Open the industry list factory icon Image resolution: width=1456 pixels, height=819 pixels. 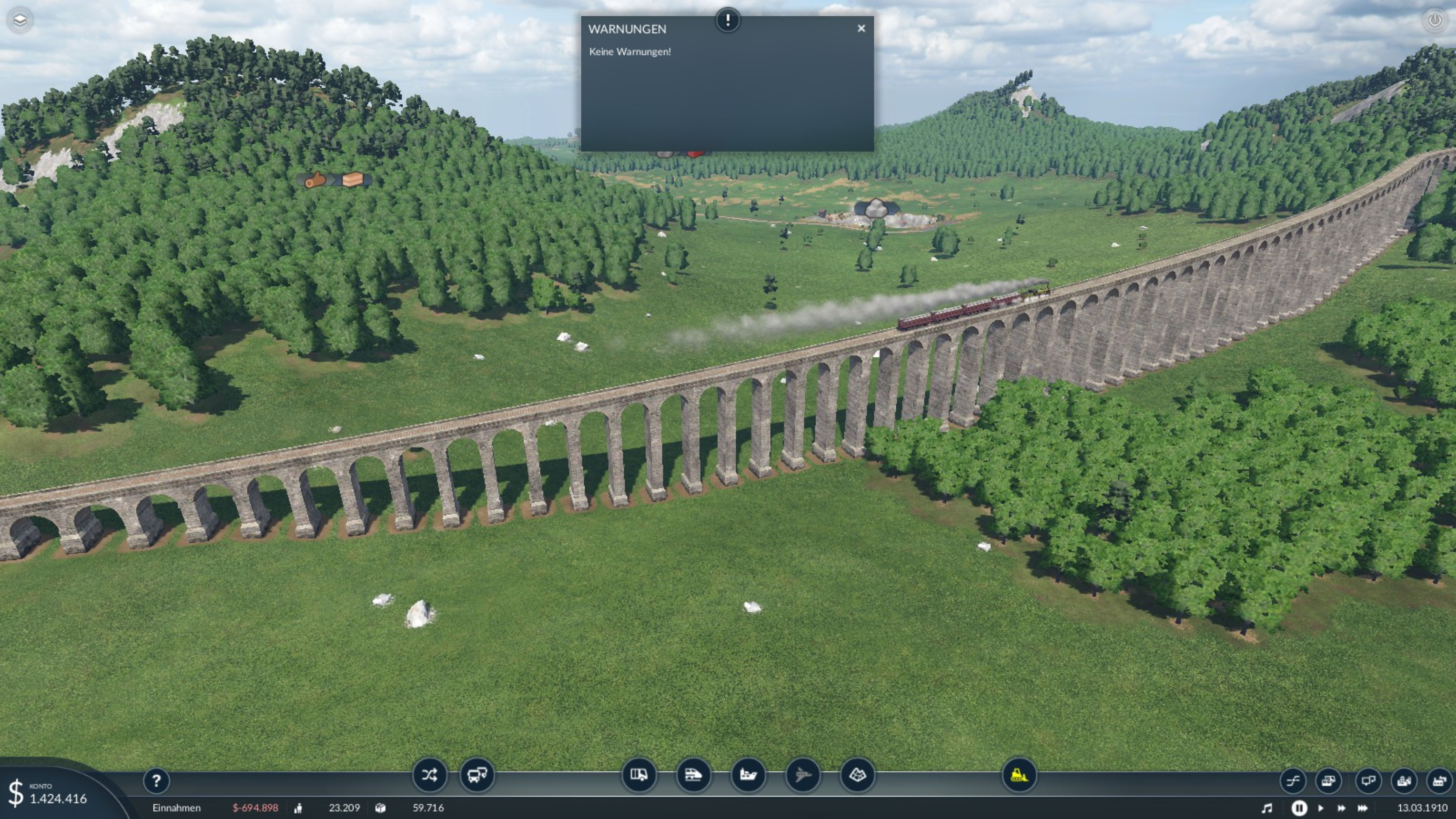pyautogui.click(x=1439, y=781)
